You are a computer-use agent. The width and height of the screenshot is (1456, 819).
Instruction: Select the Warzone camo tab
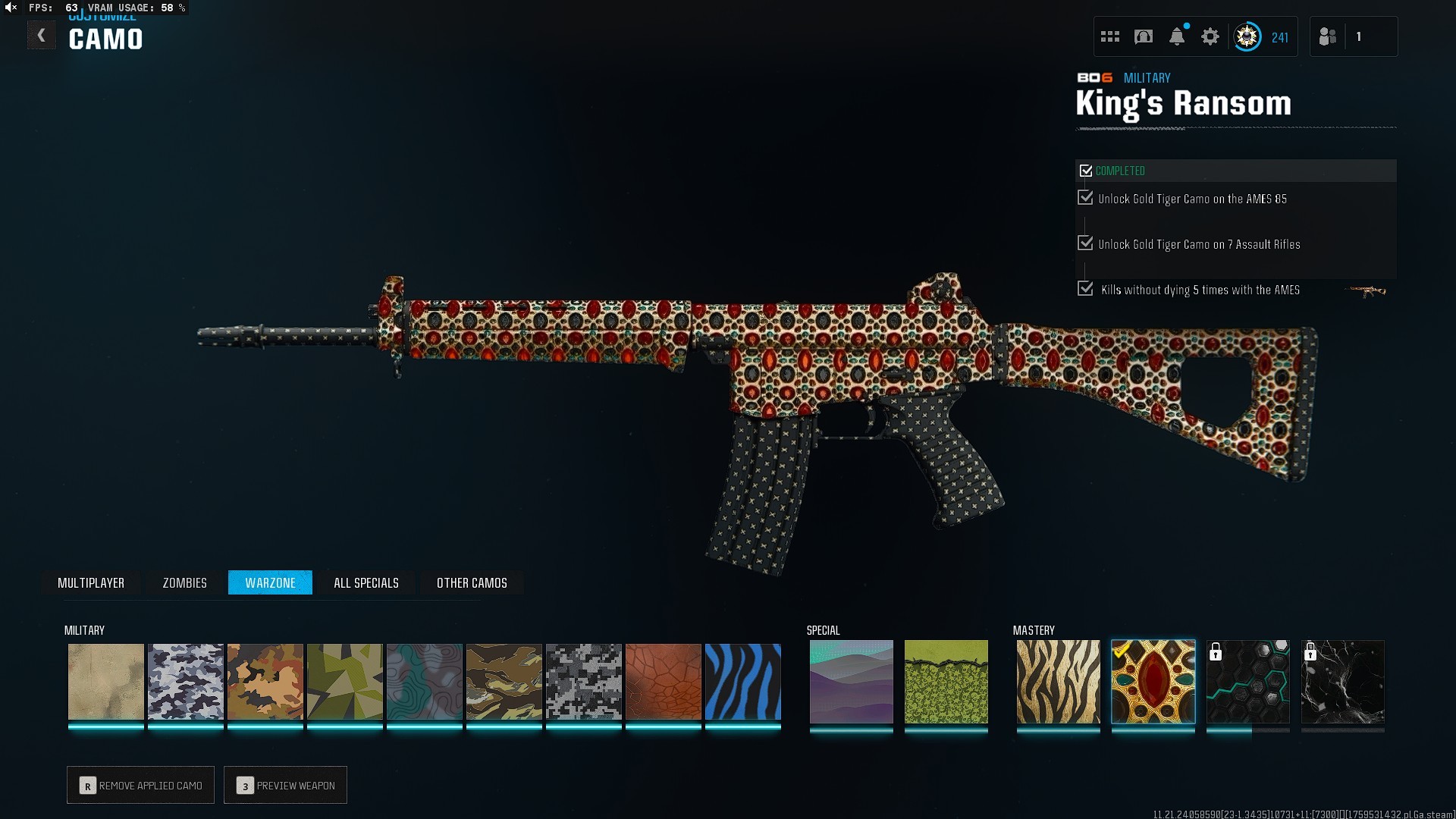[270, 582]
